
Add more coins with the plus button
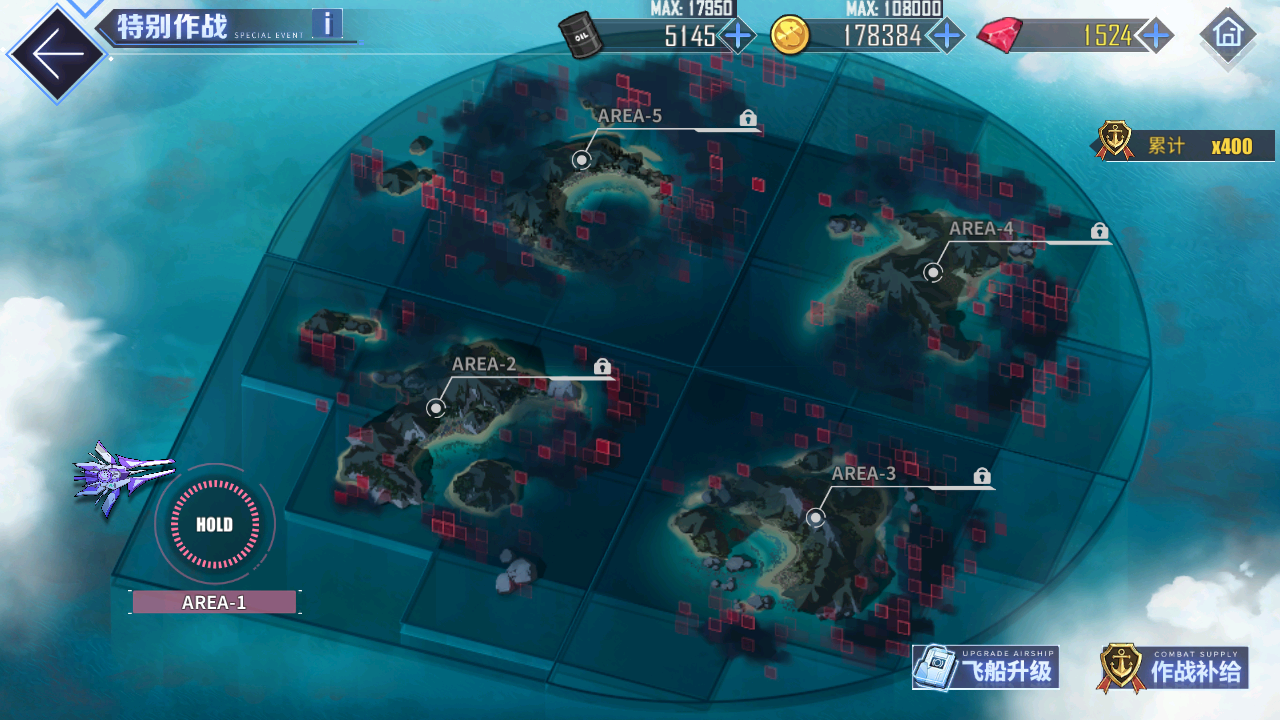(x=945, y=36)
